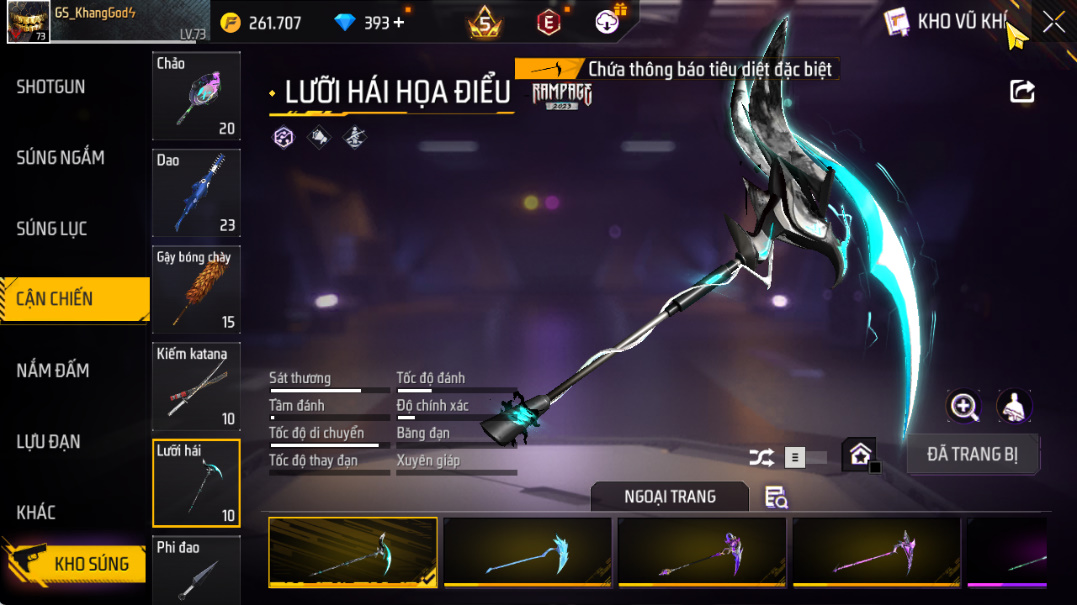Close the weapon vault screen
This screenshot has height=605, width=1077.
tap(1054, 22)
